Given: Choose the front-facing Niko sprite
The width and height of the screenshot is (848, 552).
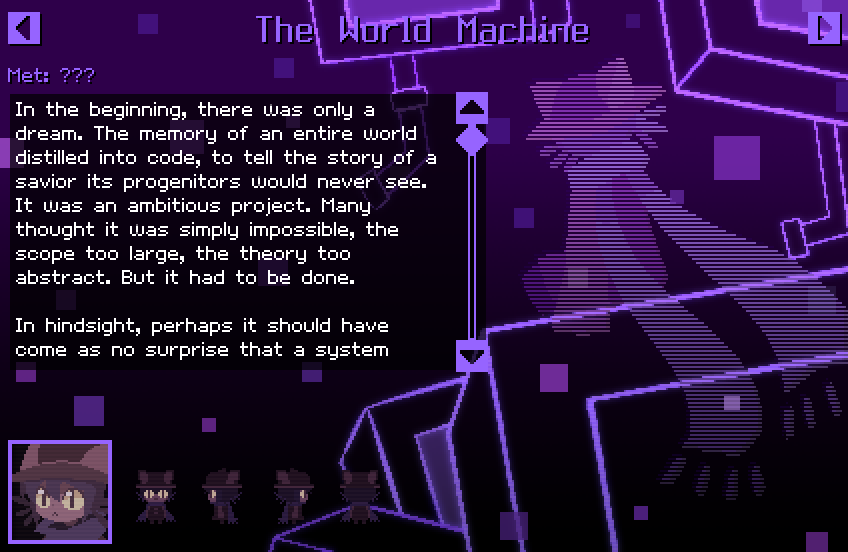Looking at the screenshot, I should click(x=155, y=495).
